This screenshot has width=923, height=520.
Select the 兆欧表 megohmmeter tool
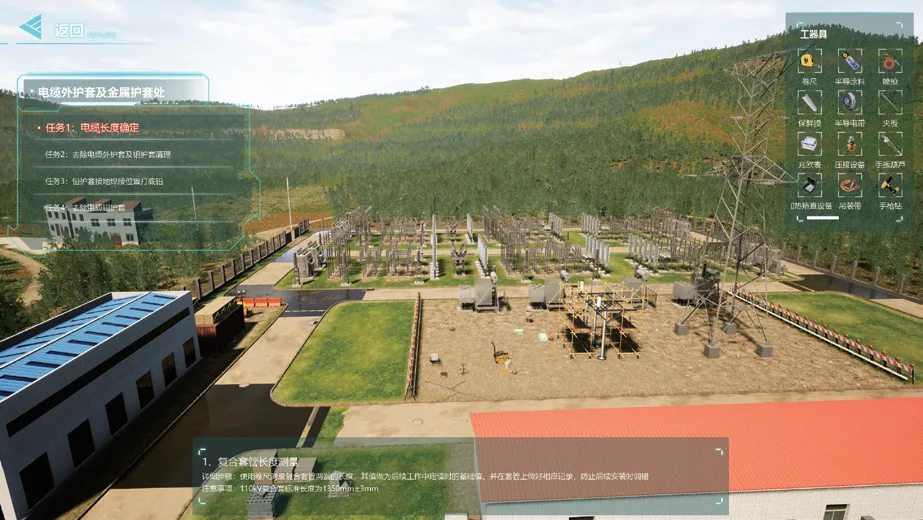tap(809, 144)
